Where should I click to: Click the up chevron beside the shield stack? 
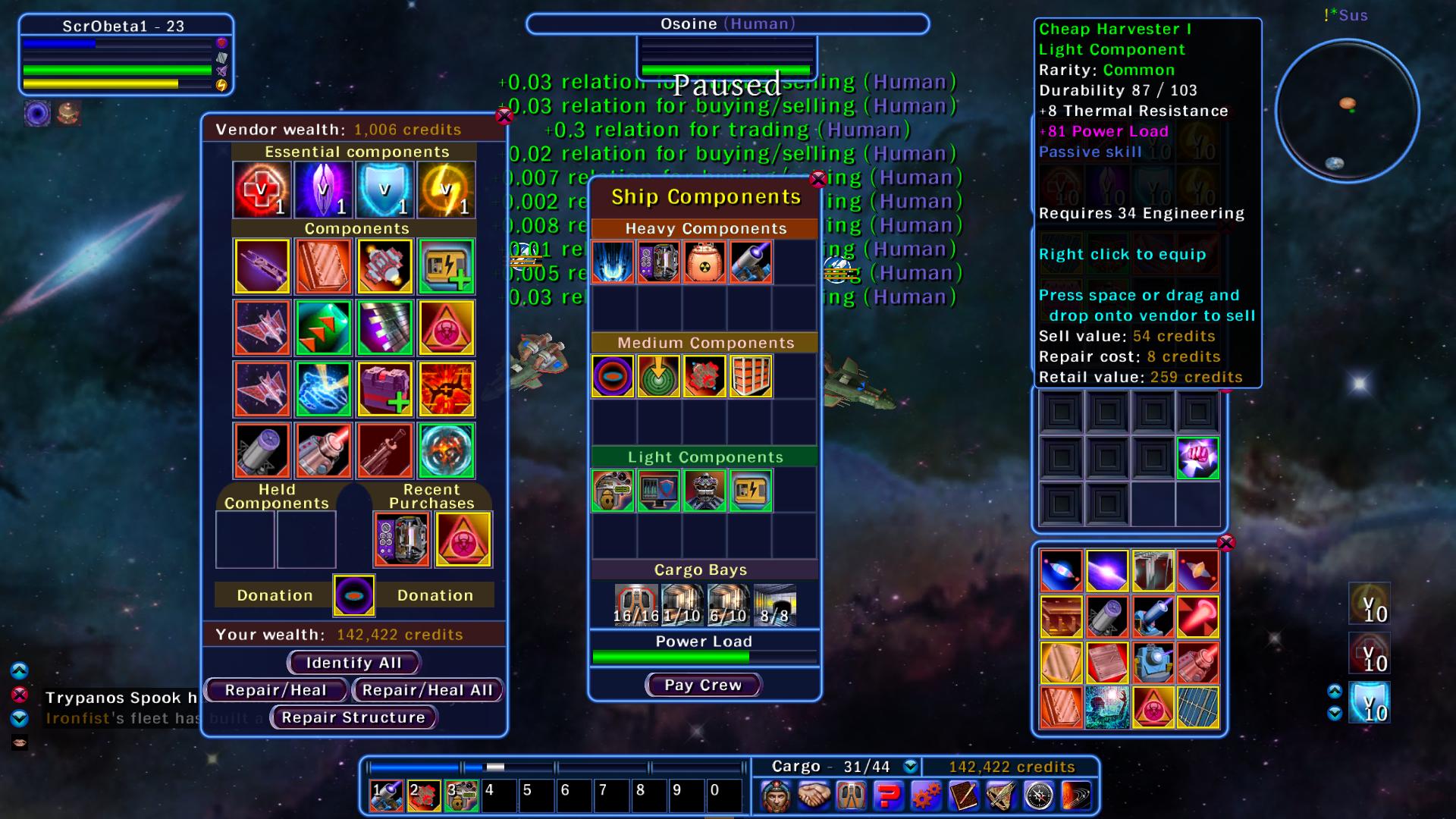1335,691
